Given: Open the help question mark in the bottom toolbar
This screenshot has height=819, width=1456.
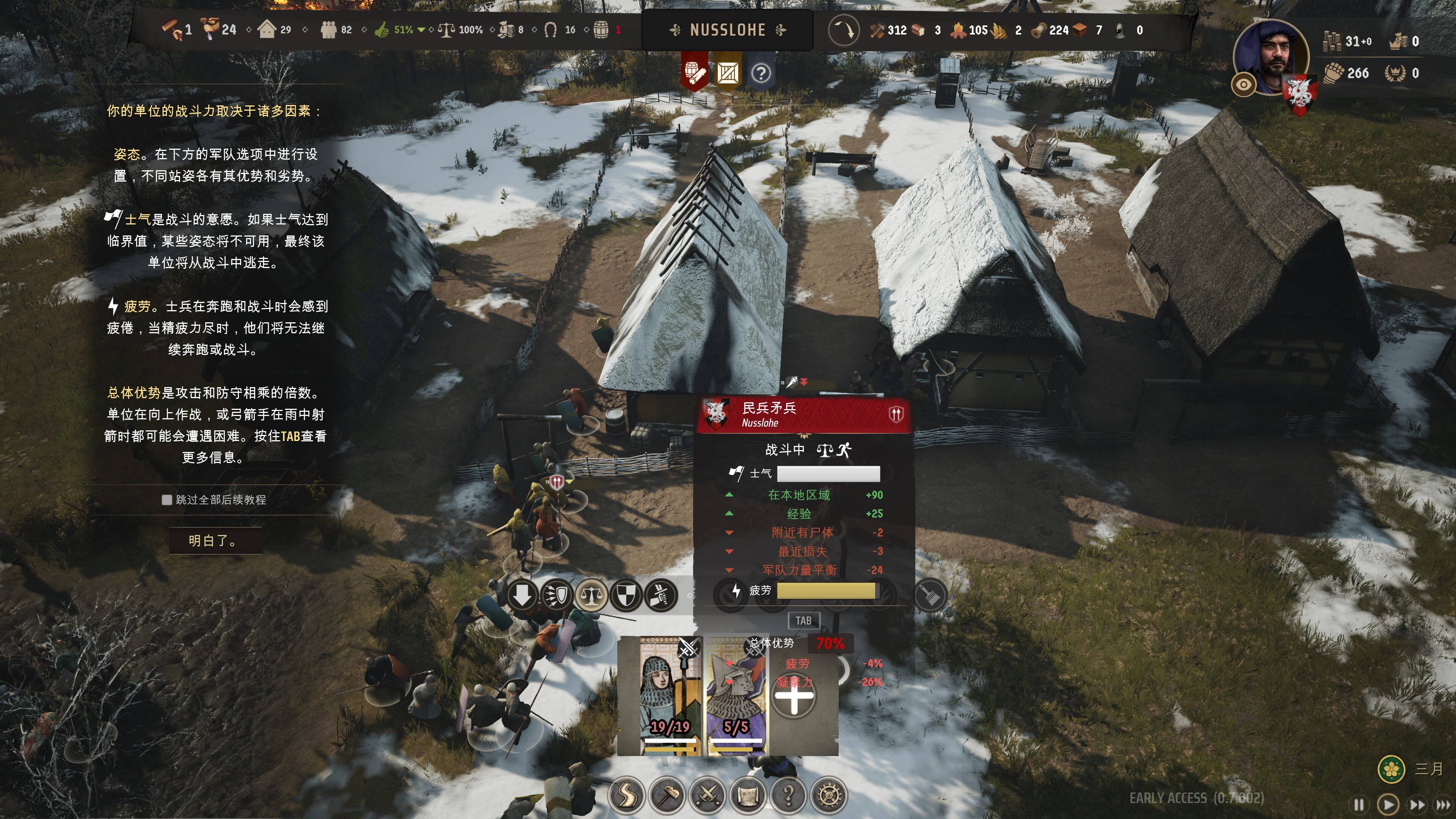Looking at the screenshot, I should 789,795.
